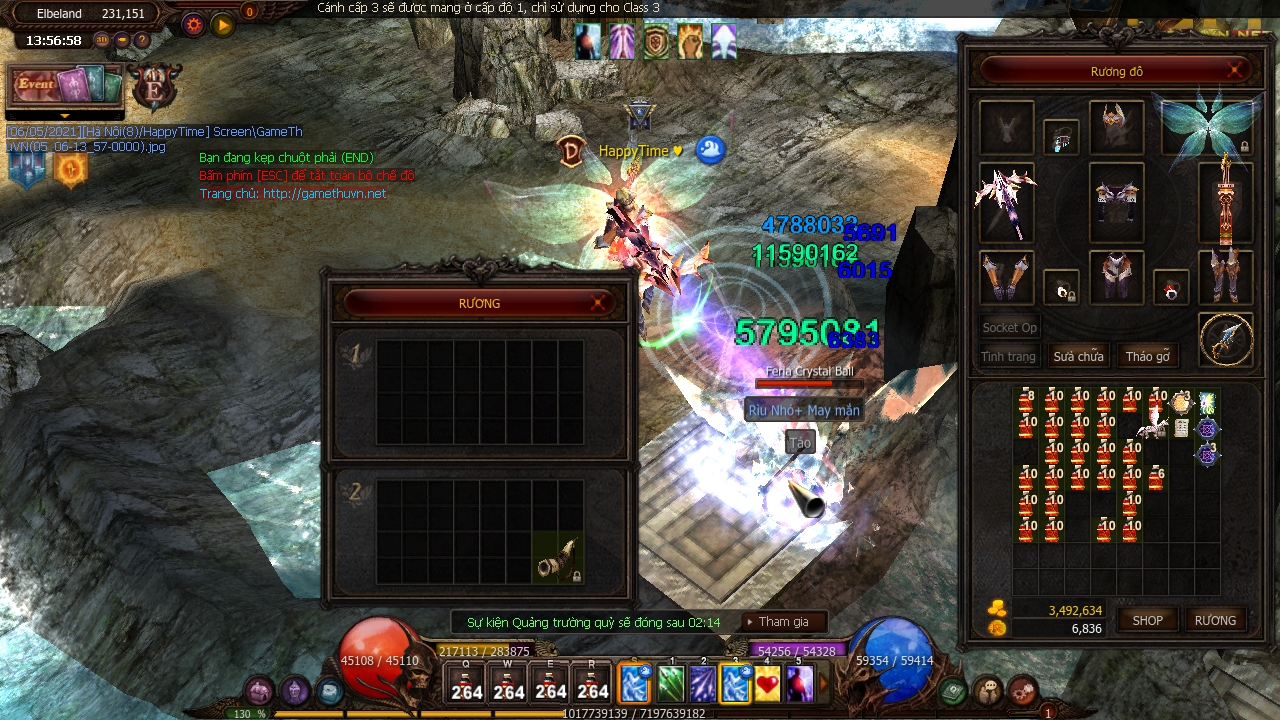Click the Sửa chữa repair button
The height and width of the screenshot is (720, 1280).
pos(1078,356)
